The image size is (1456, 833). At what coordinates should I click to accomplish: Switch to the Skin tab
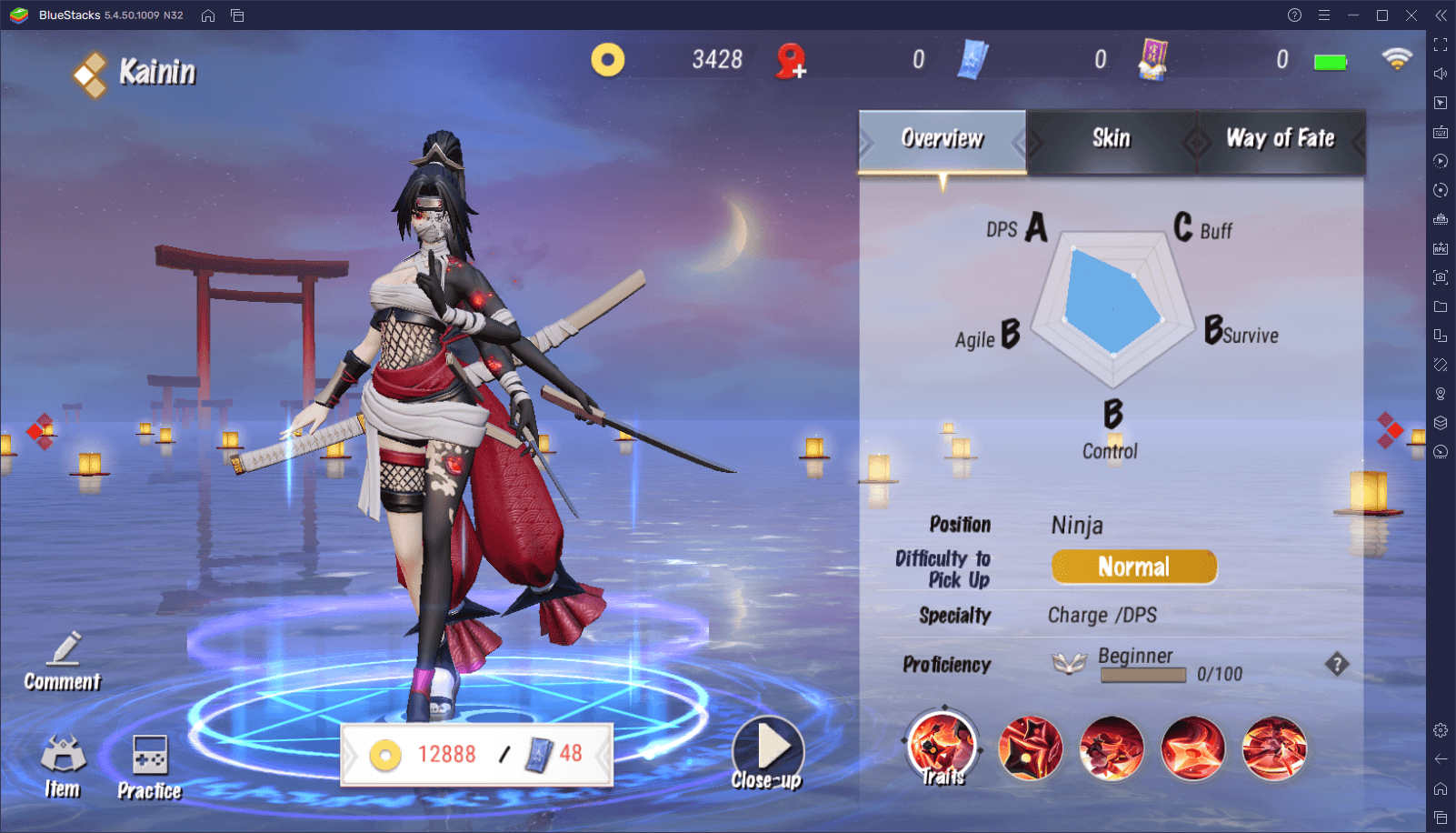click(1111, 139)
